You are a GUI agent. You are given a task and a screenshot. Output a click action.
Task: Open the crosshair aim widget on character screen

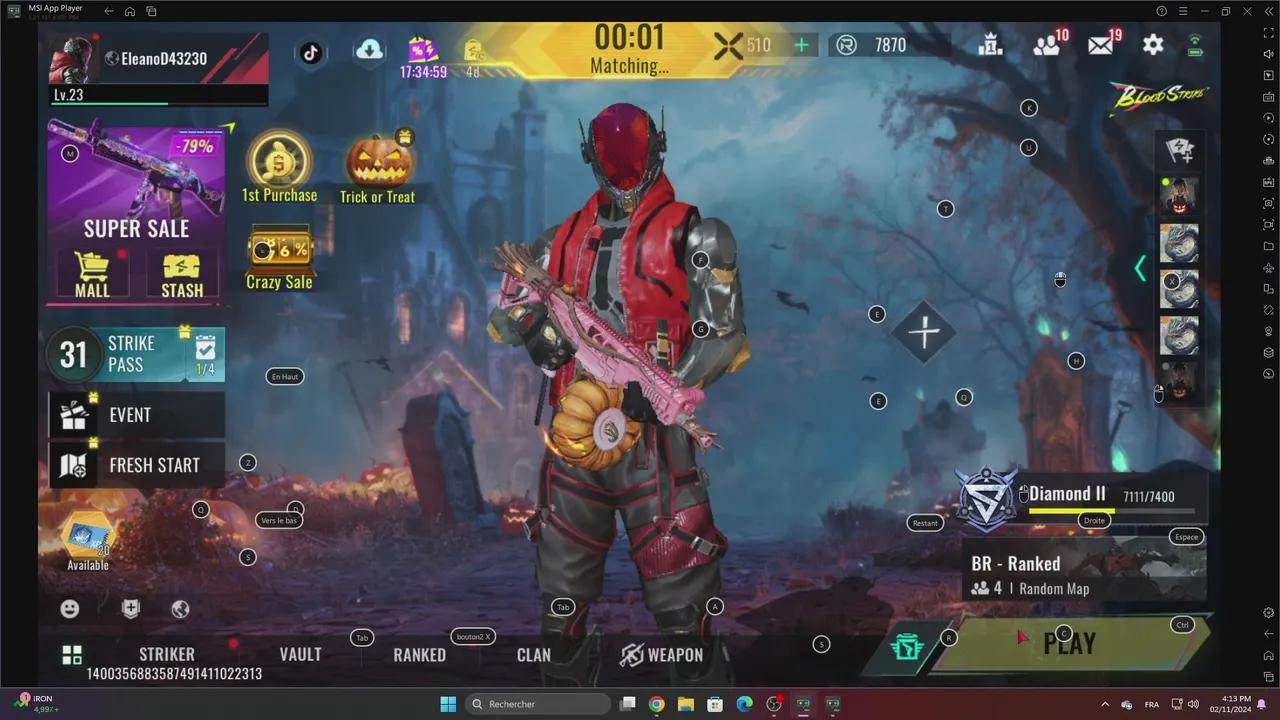924,333
